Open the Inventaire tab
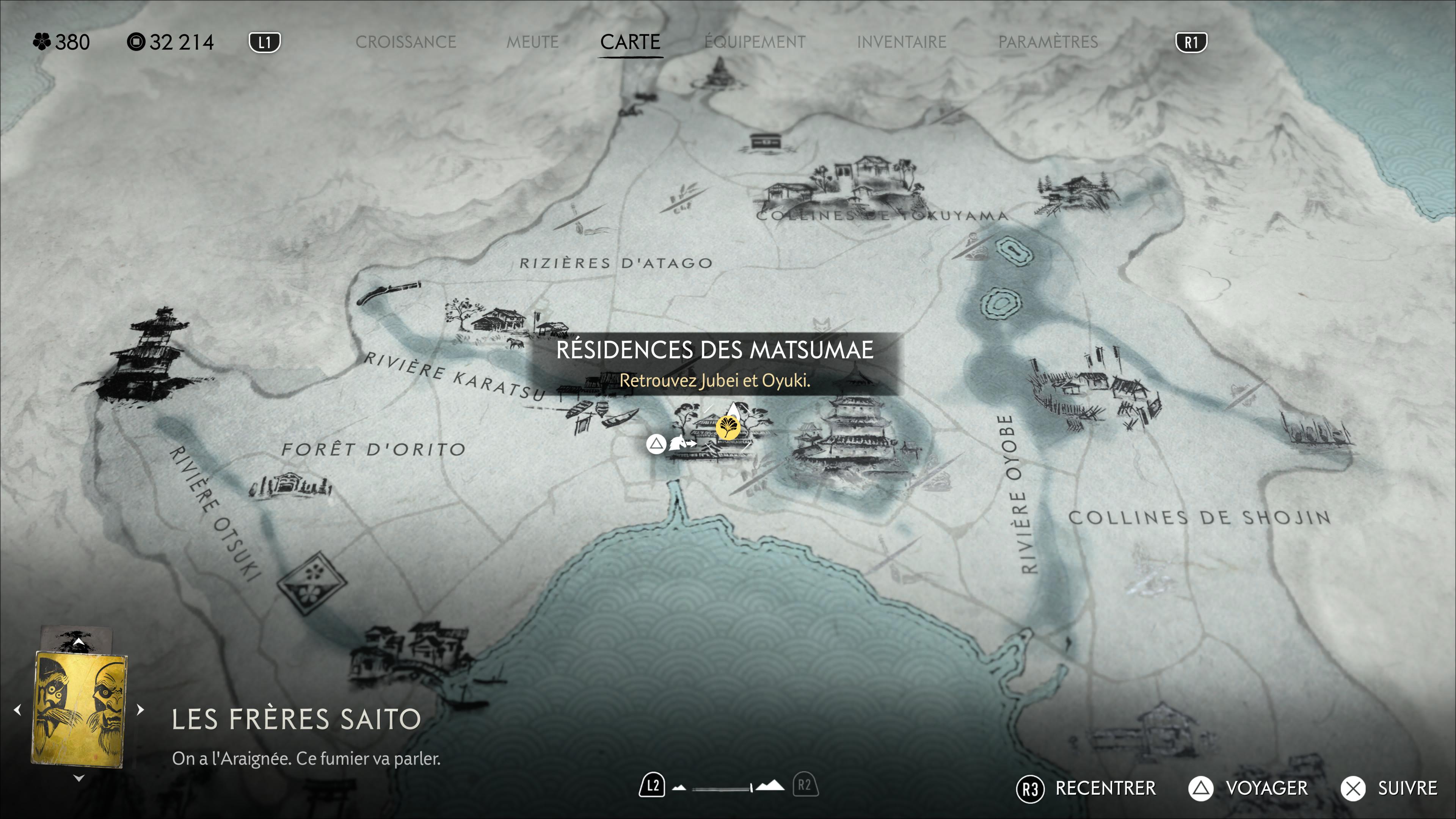This screenshot has width=1456, height=819. click(x=901, y=42)
